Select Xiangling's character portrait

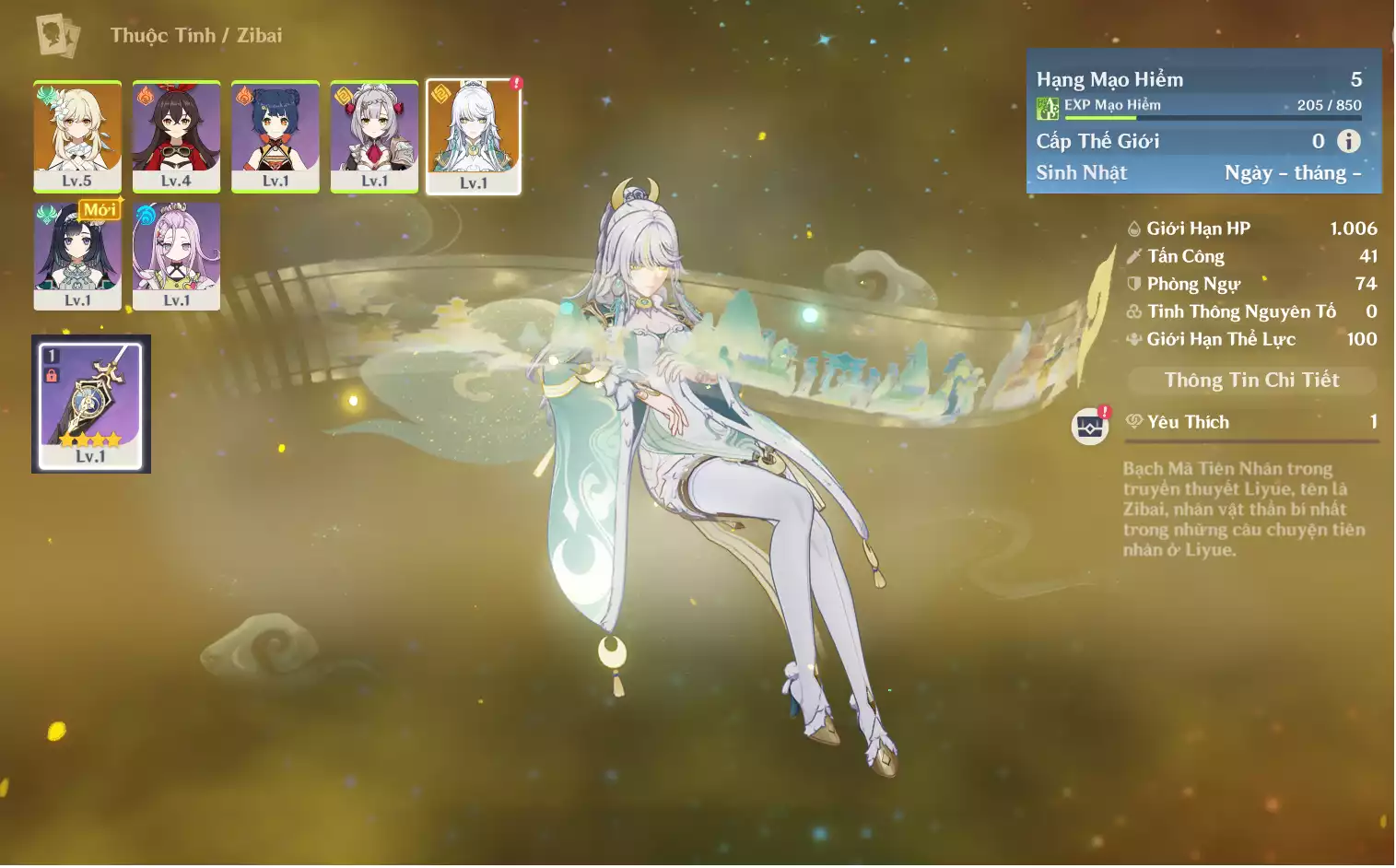(x=276, y=135)
